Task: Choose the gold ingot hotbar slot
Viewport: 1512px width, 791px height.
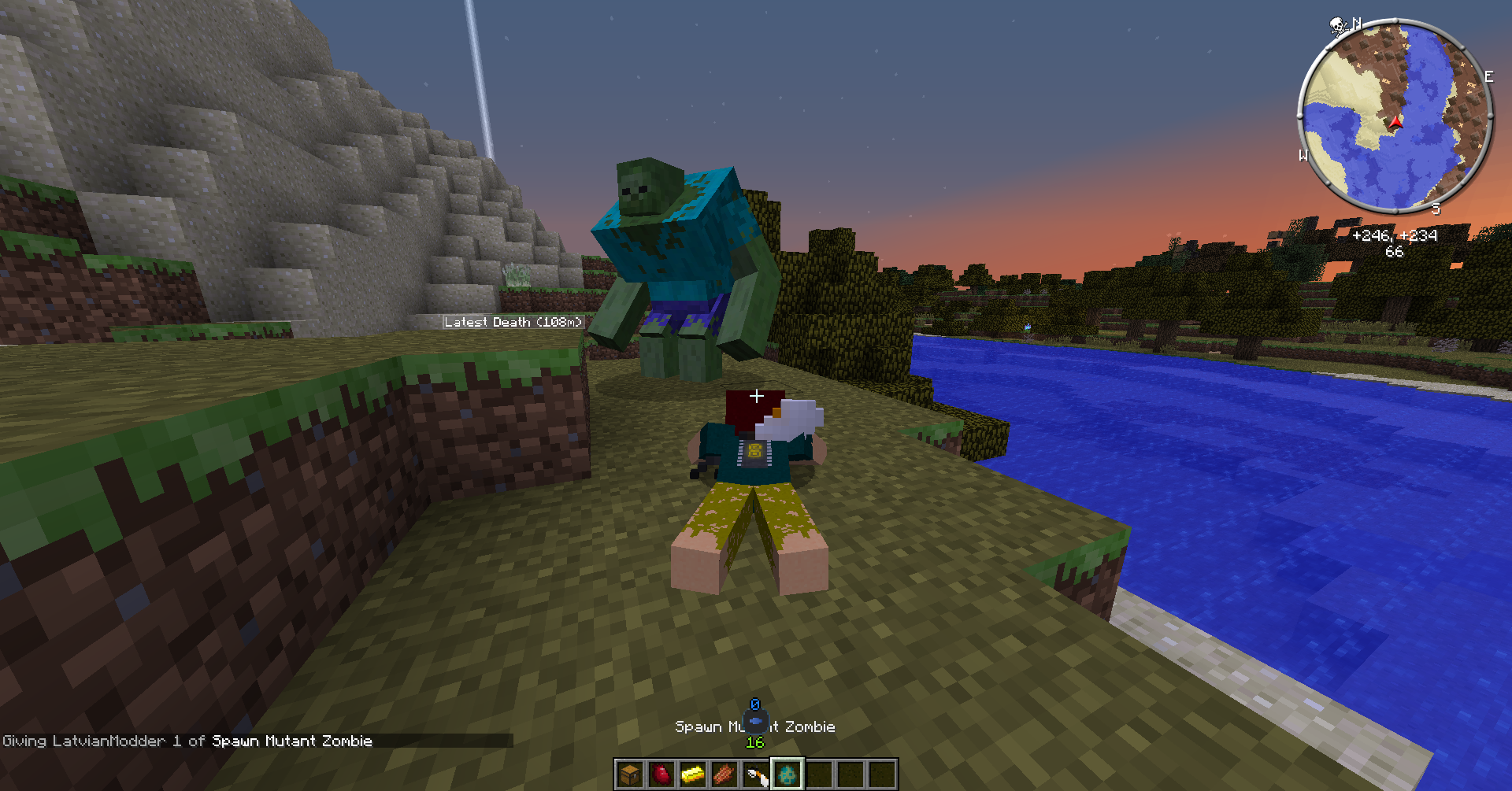Action: 693,774
